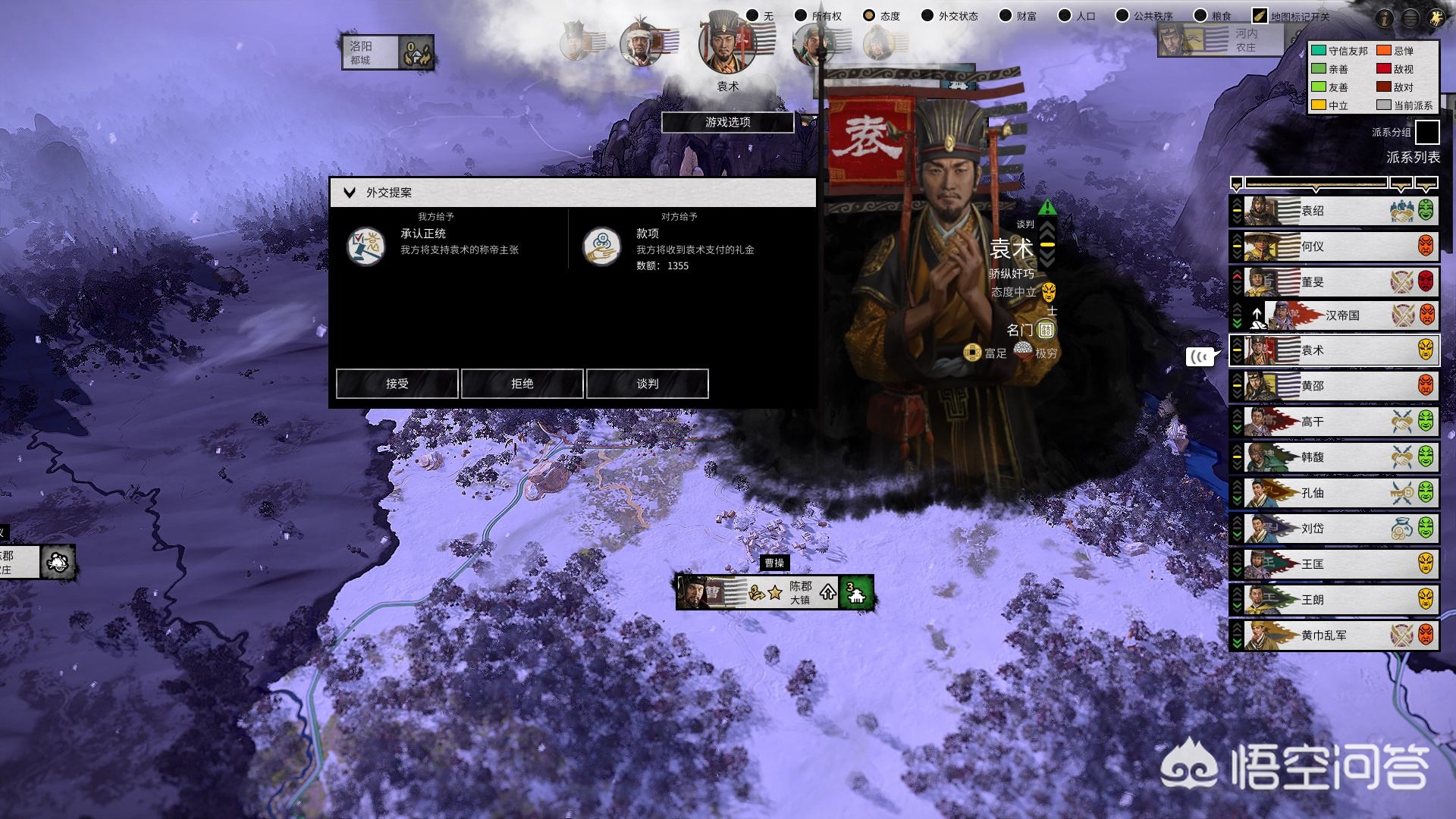
Task: Switch map overlay to 所有权
Action: [x=801, y=16]
